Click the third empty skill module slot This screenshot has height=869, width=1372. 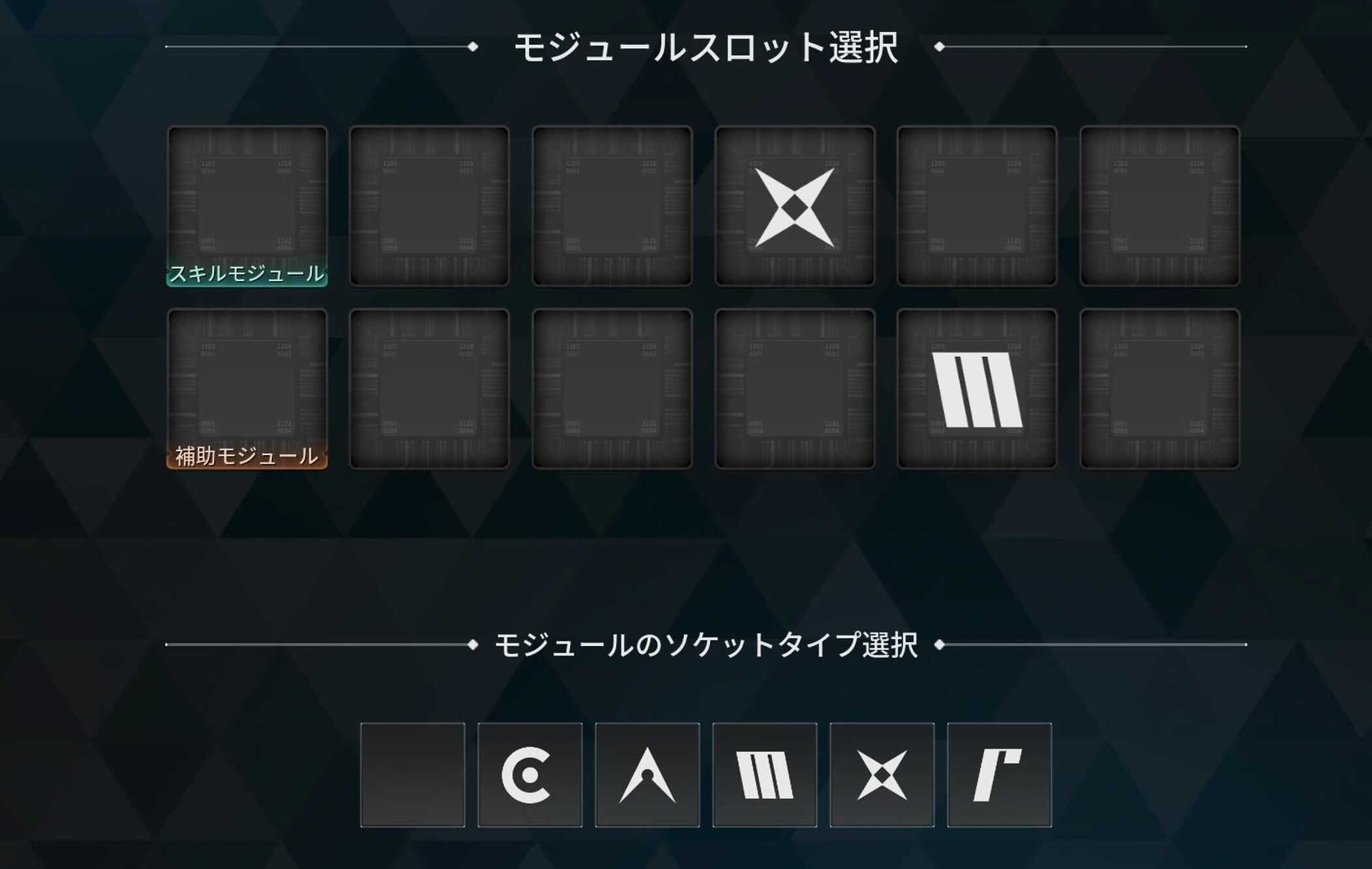[612, 207]
